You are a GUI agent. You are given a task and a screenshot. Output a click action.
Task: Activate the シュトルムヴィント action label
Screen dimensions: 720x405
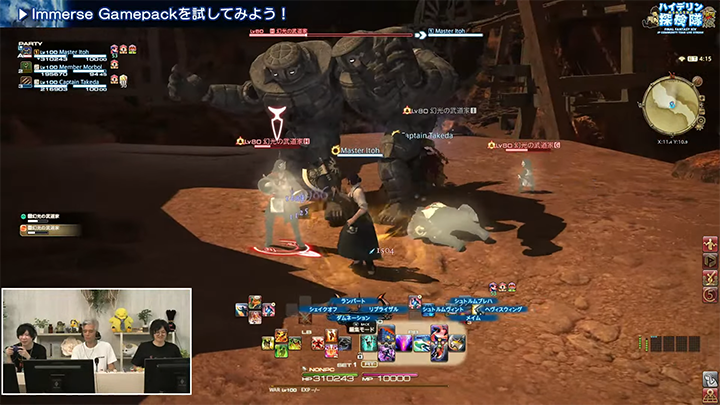[444, 310]
